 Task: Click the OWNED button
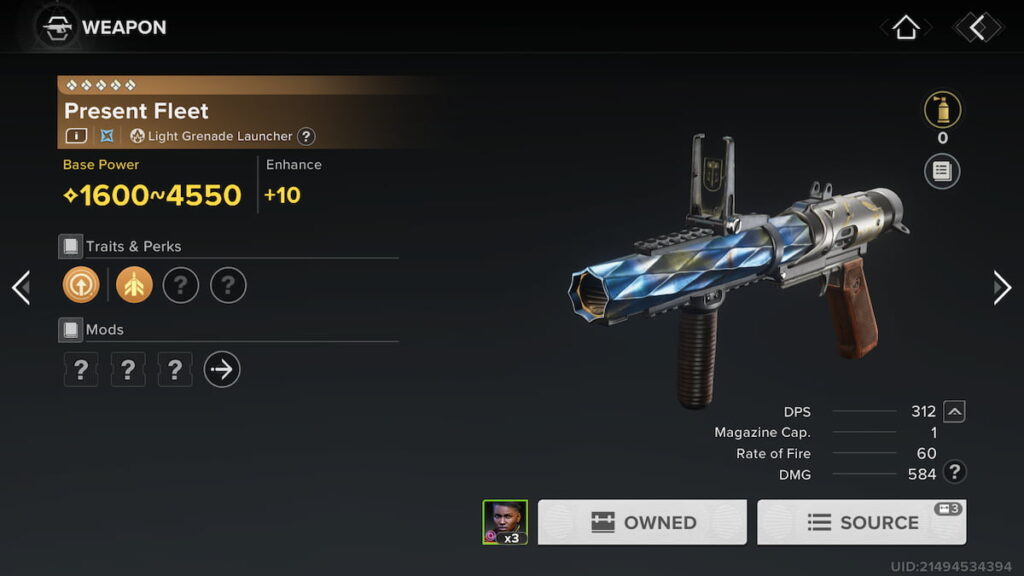[x=642, y=522]
